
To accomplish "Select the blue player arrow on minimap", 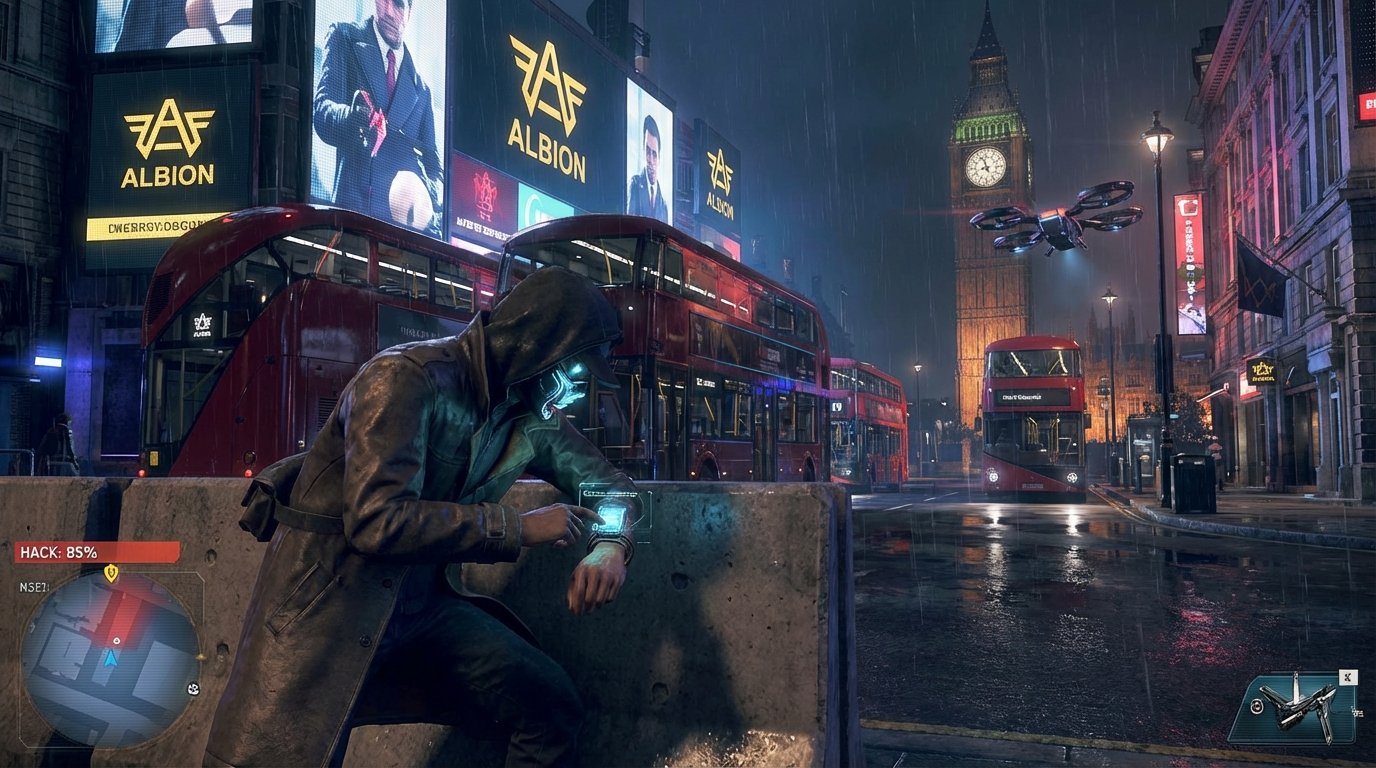I will click(111, 660).
